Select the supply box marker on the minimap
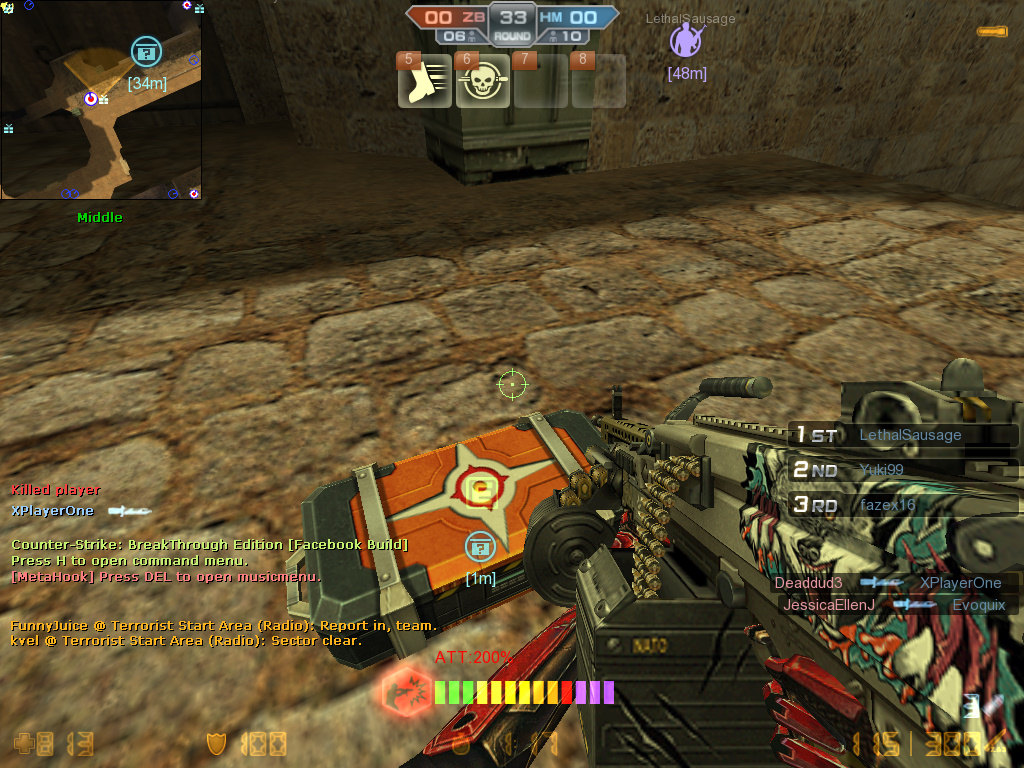Screen dimensions: 1024x768 [x=146, y=51]
